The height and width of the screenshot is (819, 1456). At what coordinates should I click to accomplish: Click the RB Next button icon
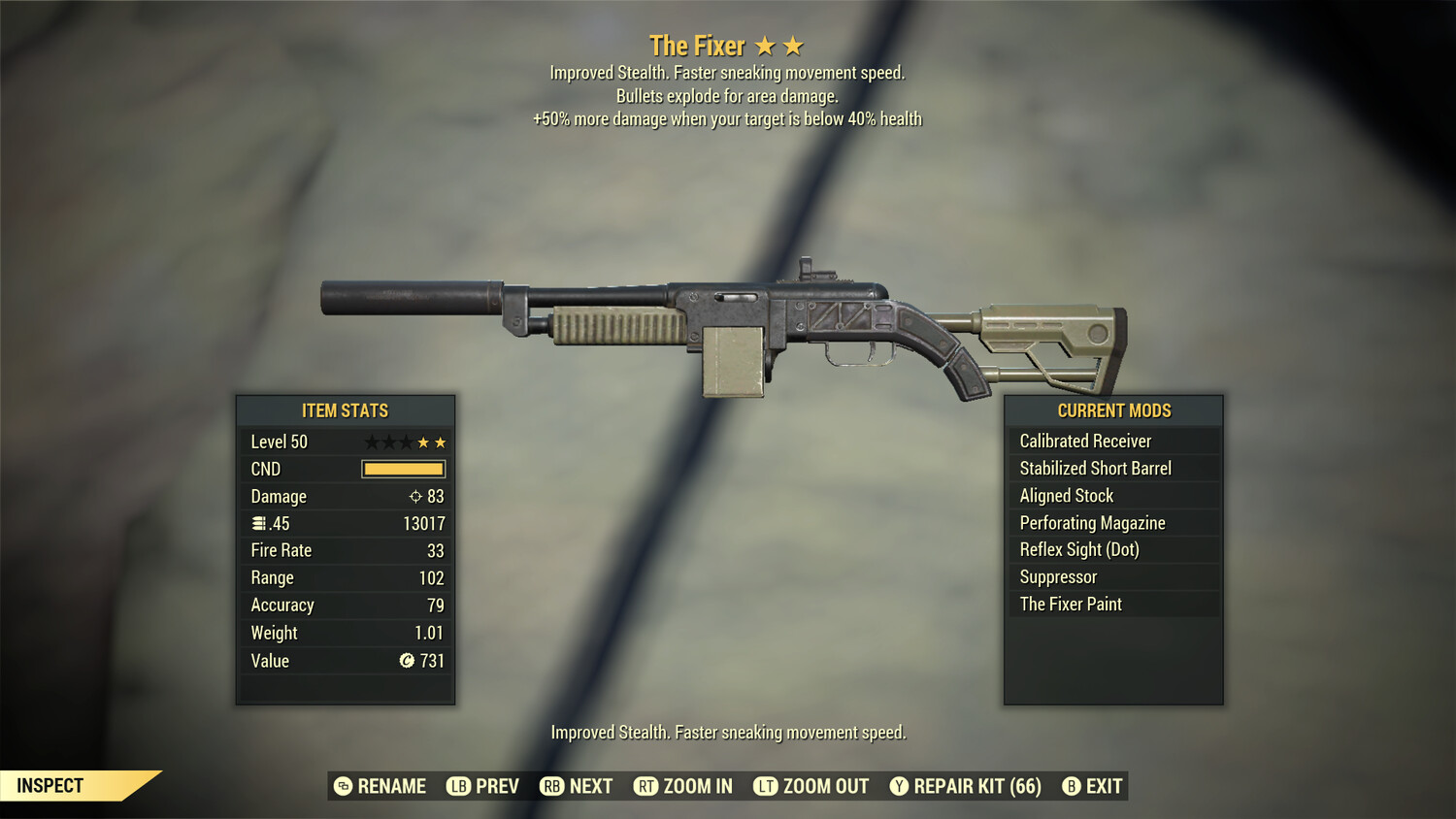tap(550, 786)
